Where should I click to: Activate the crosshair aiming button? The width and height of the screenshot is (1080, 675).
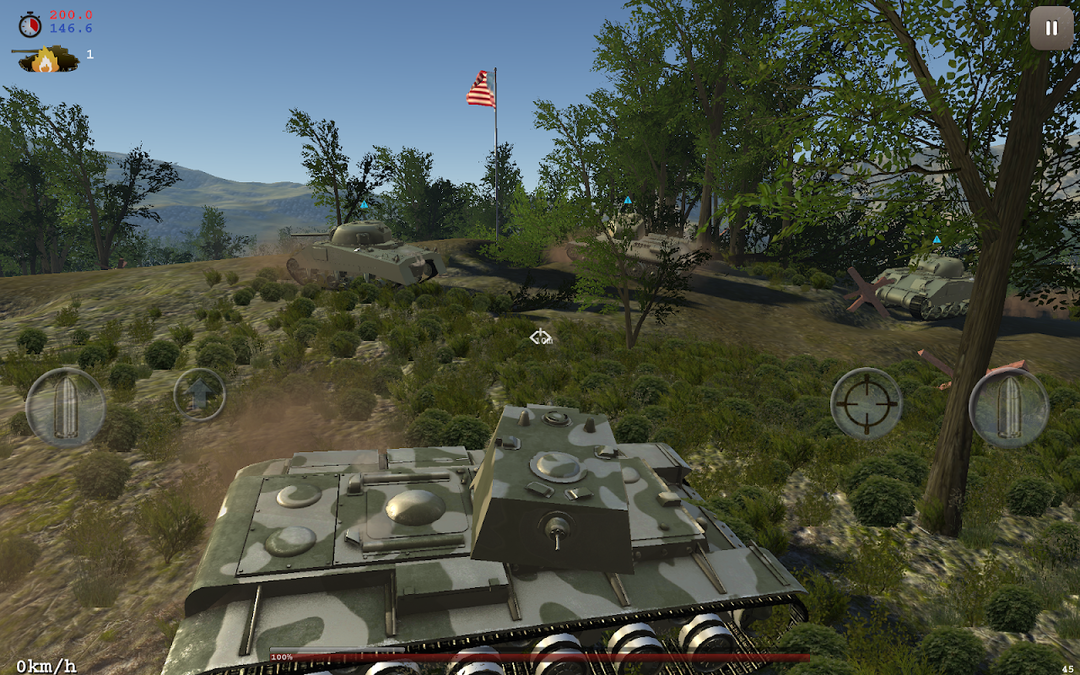click(x=866, y=404)
